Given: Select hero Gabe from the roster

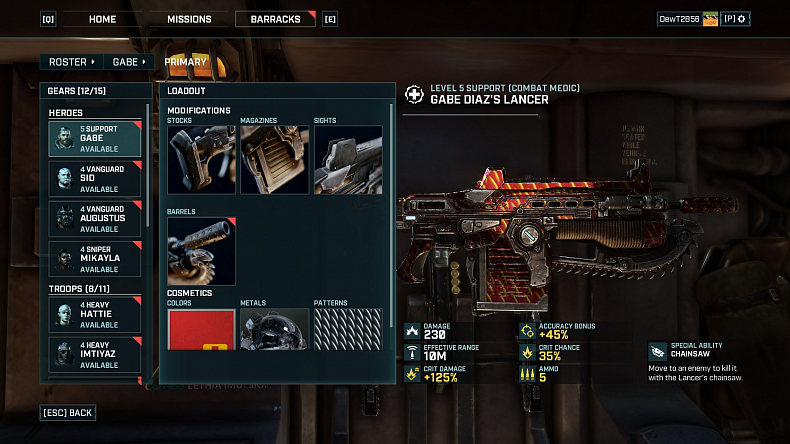Looking at the screenshot, I should point(95,139).
